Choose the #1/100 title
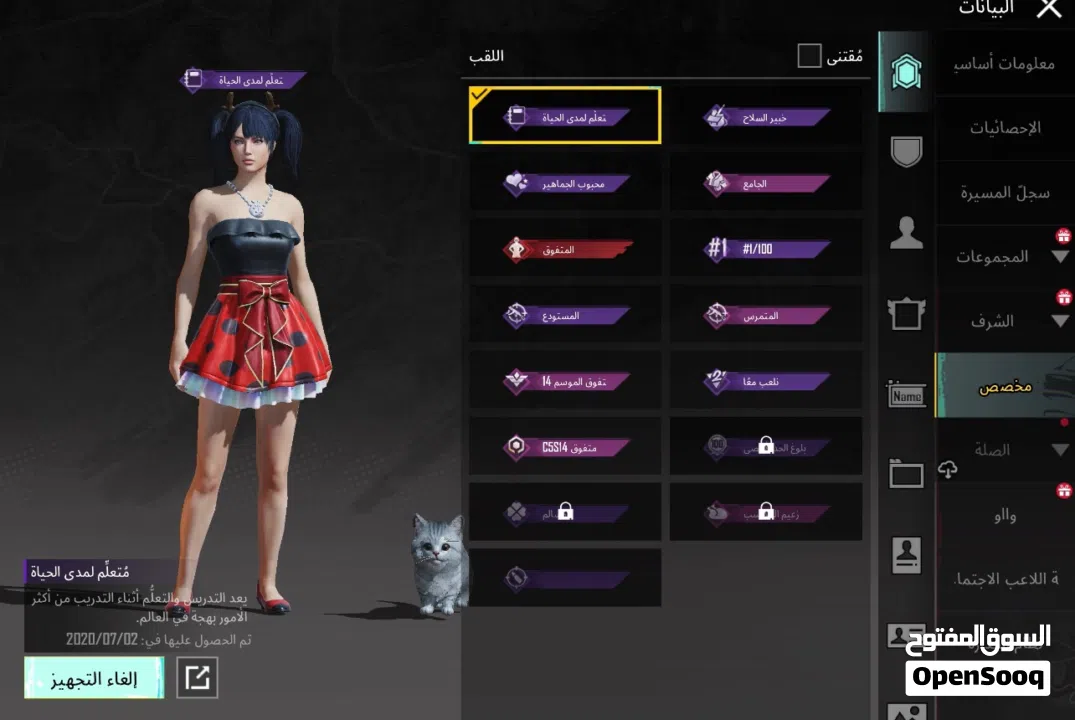 point(766,249)
